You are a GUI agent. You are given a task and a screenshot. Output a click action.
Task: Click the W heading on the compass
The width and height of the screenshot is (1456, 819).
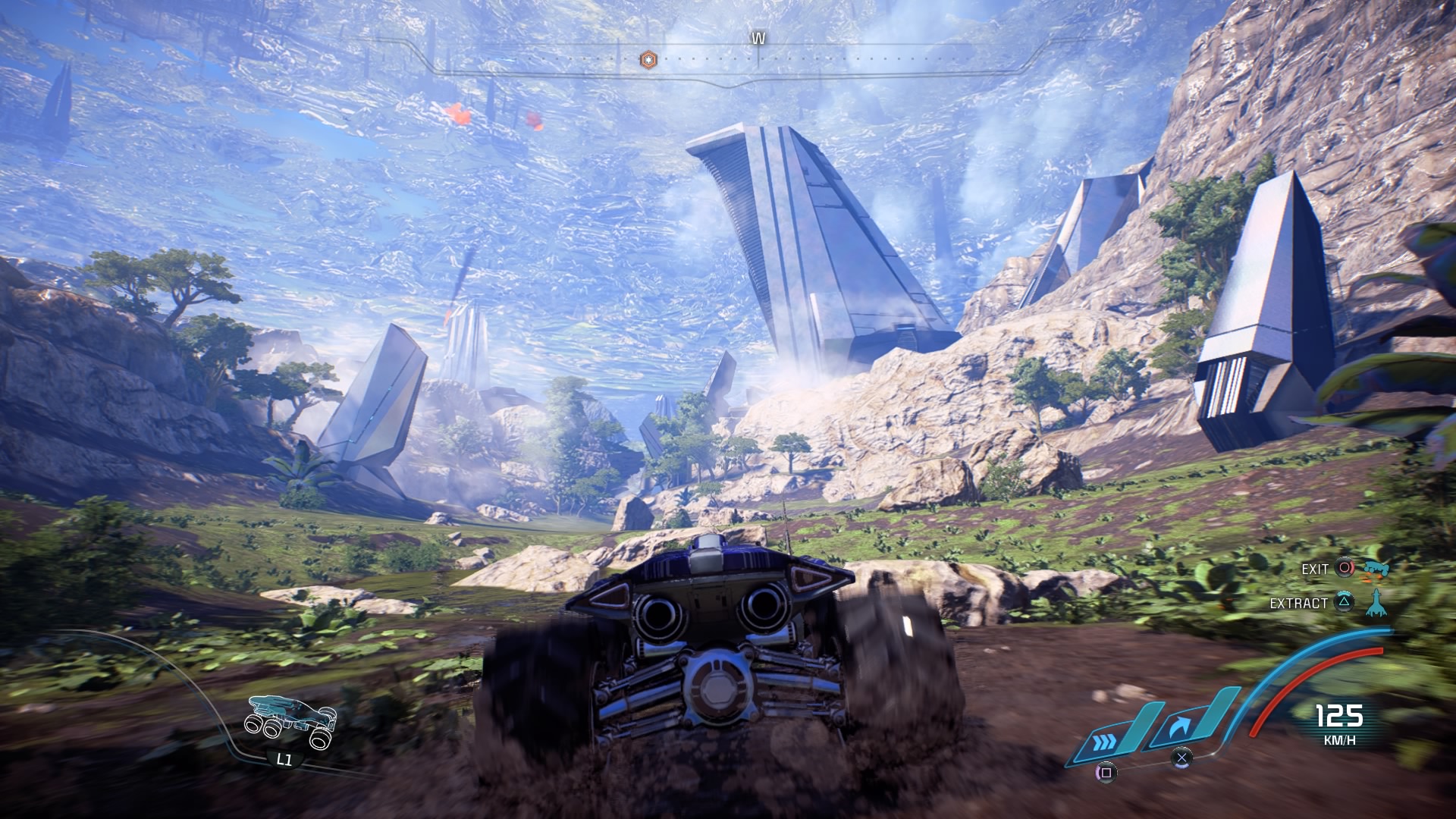[758, 36]
